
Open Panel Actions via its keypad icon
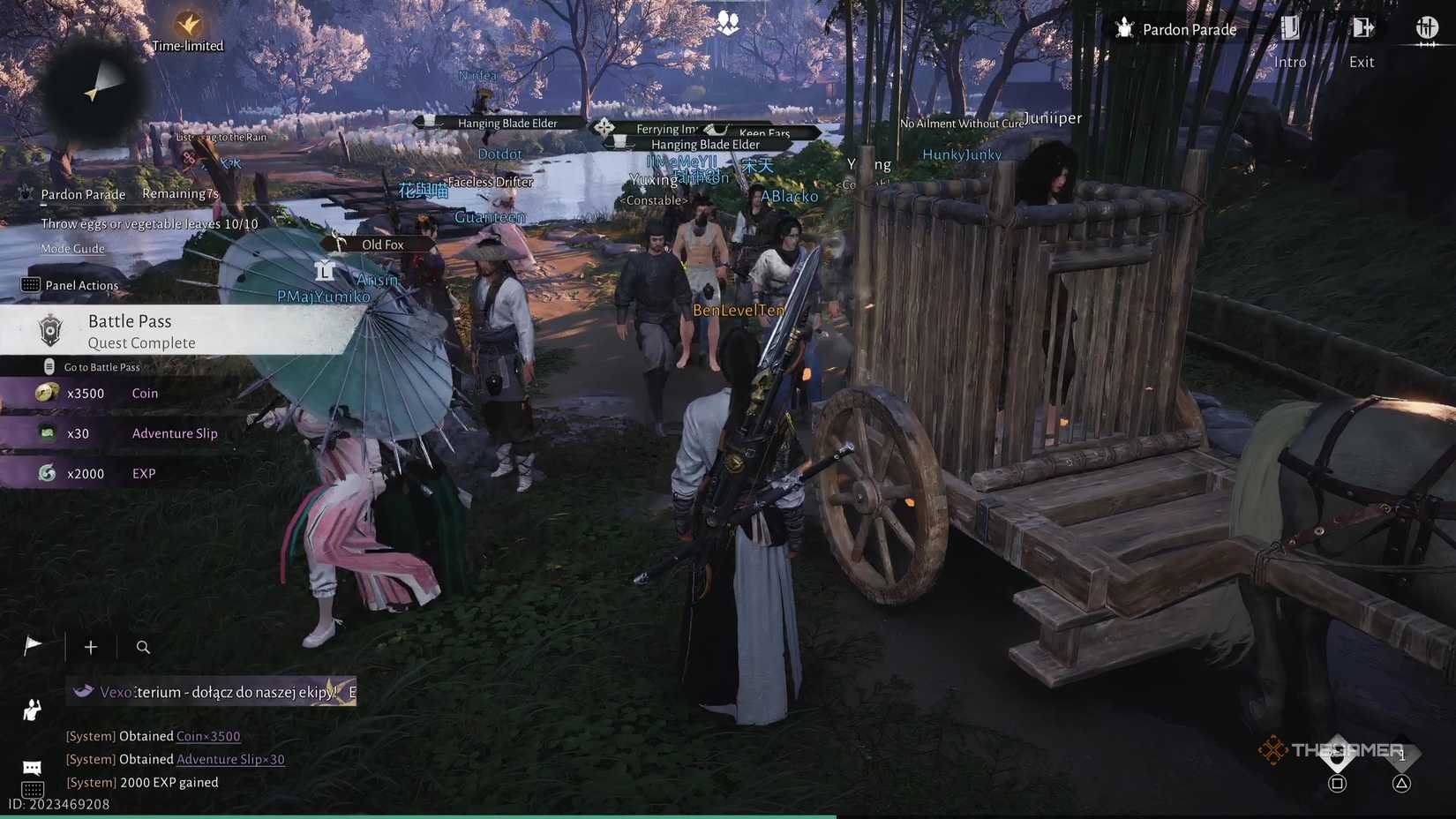tap(32, 284)
